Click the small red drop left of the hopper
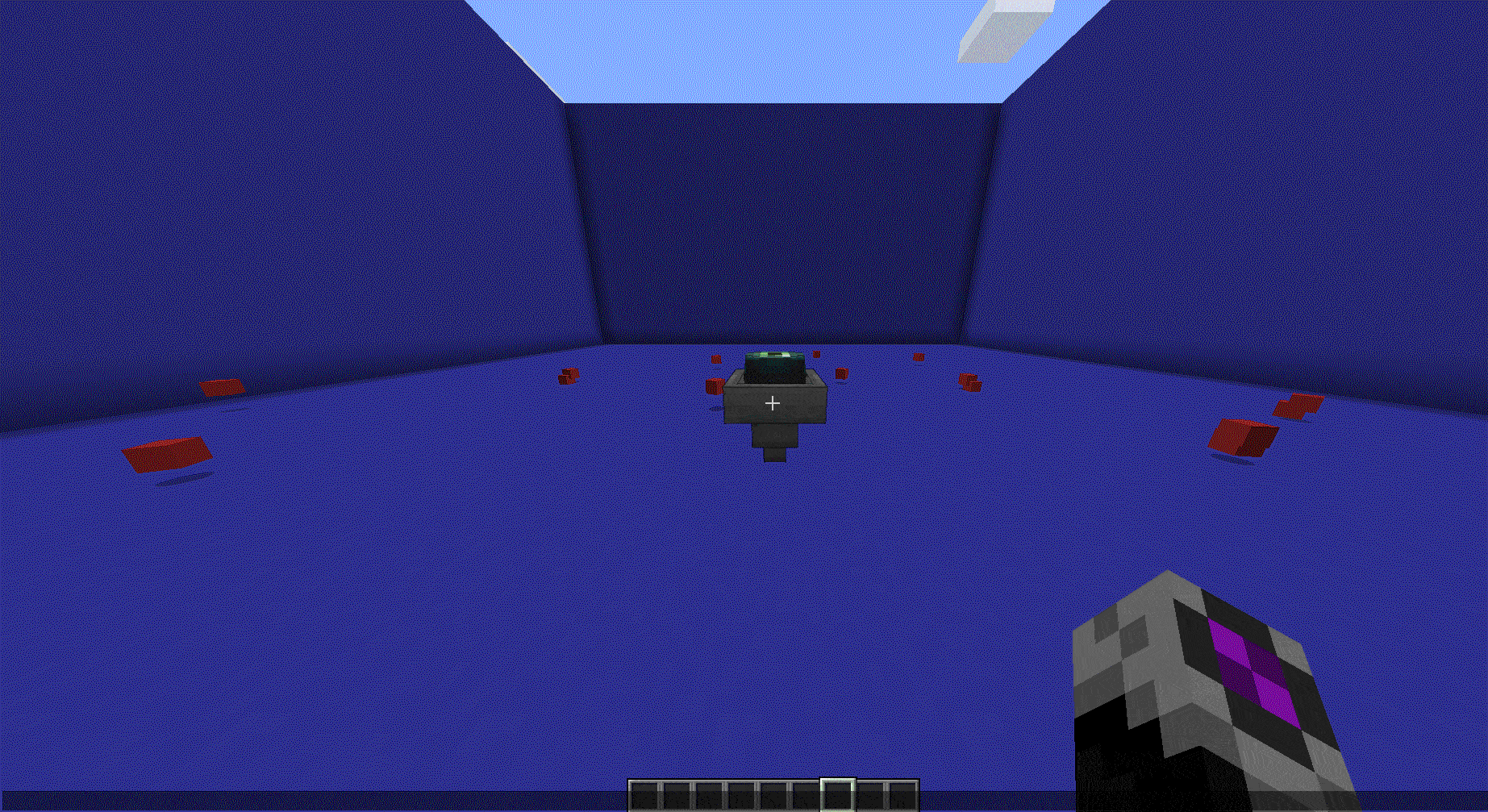1488x812 pixels. click(x=714, y=383)
